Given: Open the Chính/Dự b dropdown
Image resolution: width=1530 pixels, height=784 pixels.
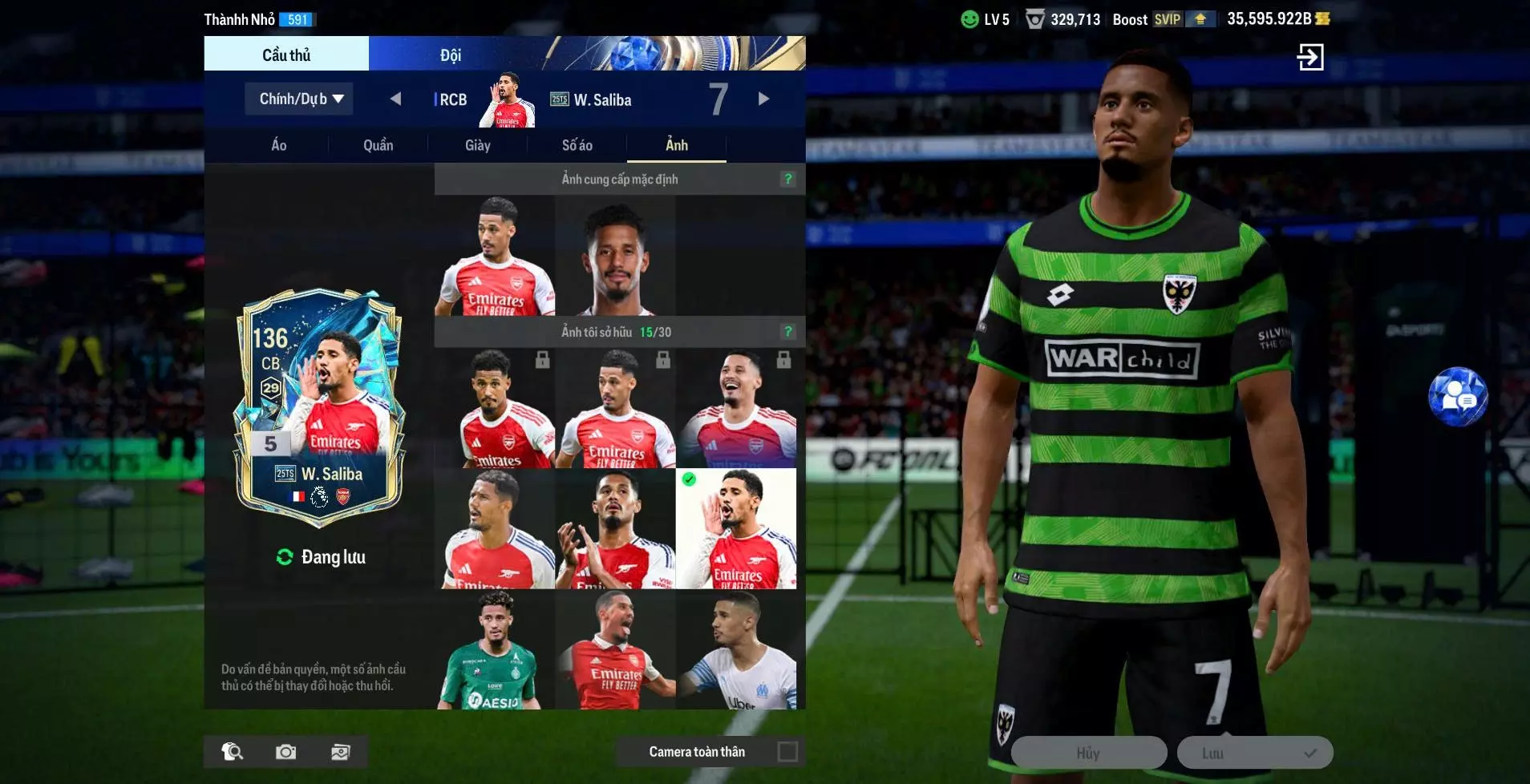Looking at the screenshot, I should coord(298,98).
